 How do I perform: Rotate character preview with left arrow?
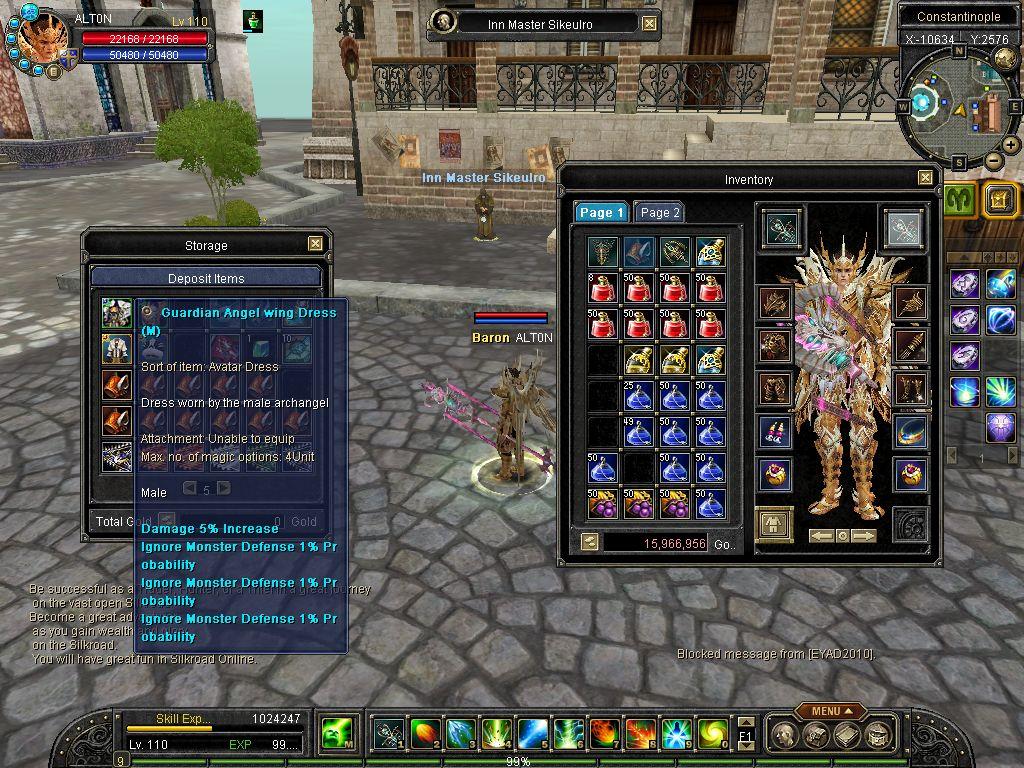click(x=820, y=536)
